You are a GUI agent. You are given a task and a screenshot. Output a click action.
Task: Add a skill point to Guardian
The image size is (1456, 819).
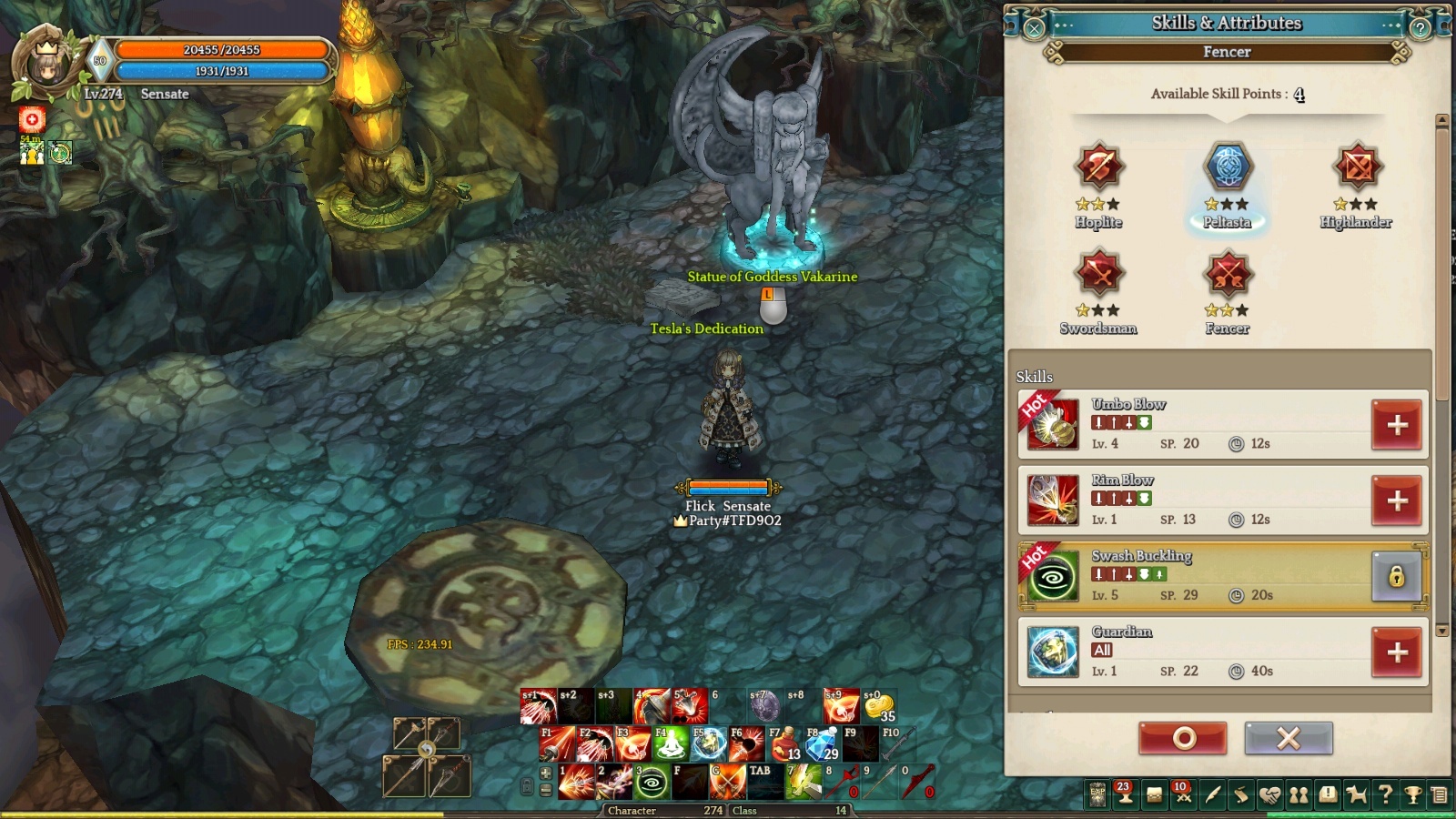[x=1397, y=652]
